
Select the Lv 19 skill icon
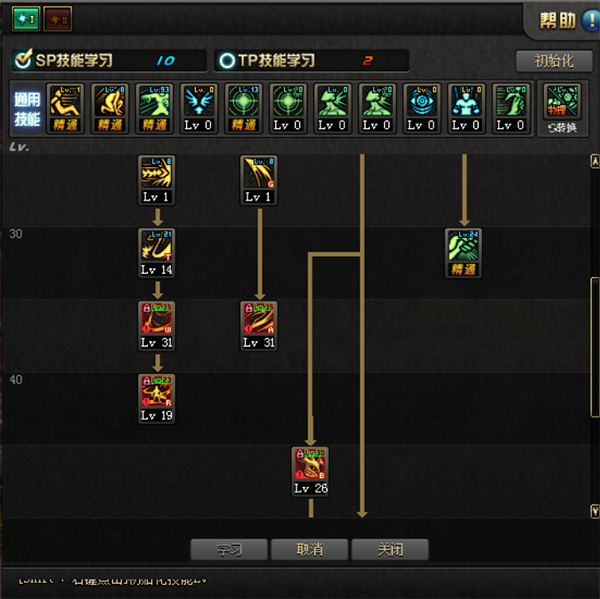point(157,393)
